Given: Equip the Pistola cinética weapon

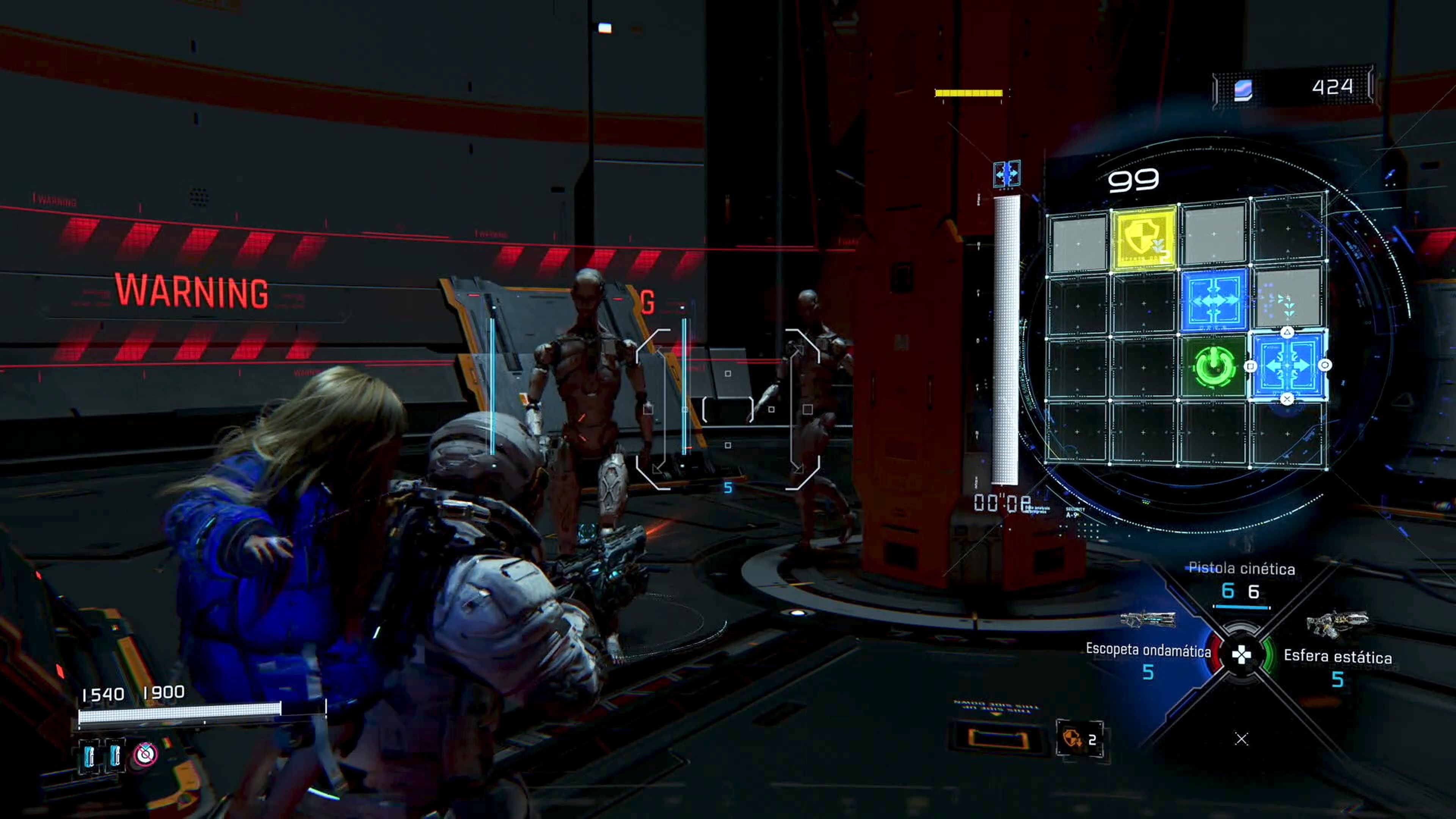Looking at the screenshot, I should pos(1241,568).
